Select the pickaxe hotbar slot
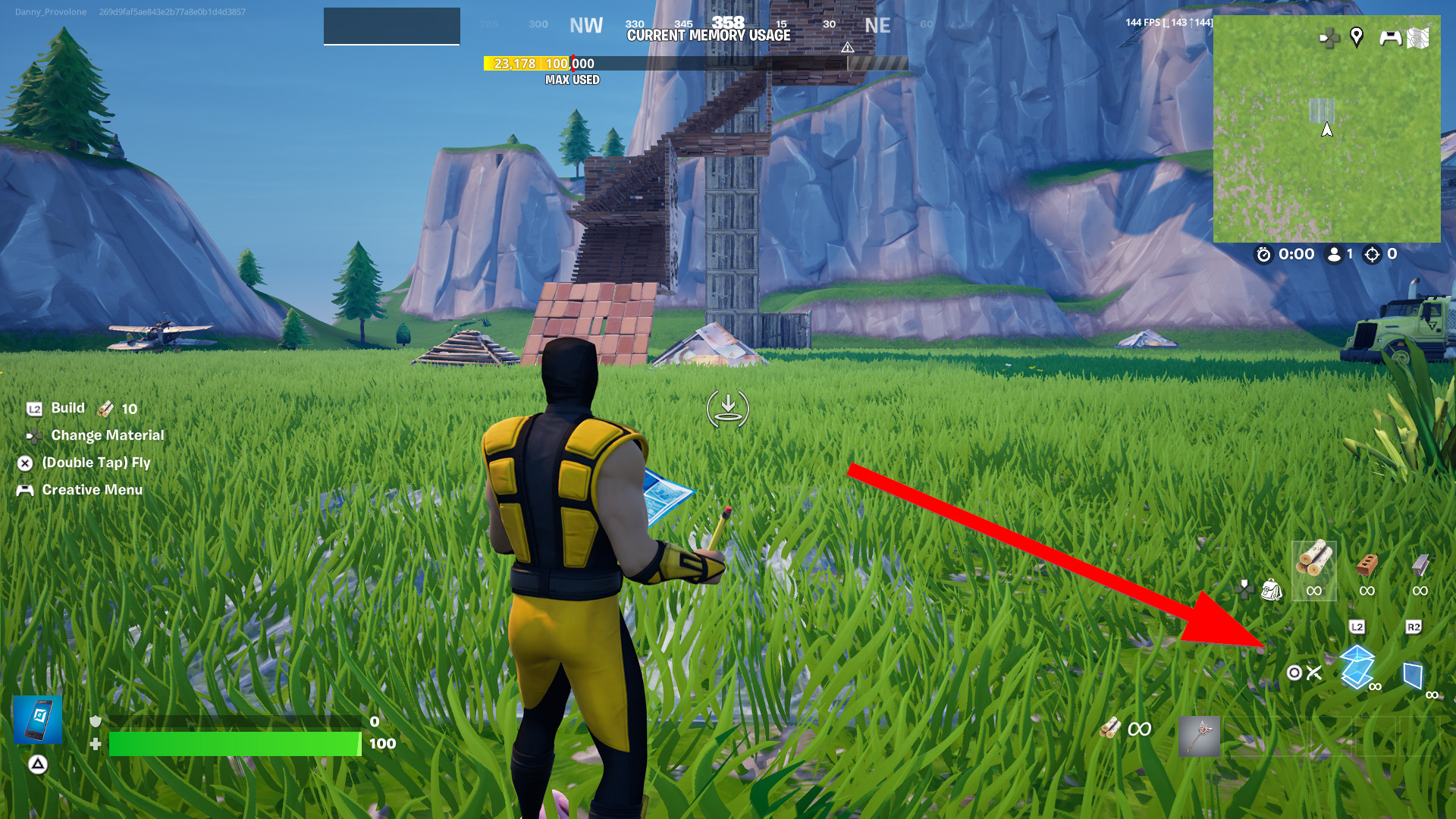 point(1199,736)
